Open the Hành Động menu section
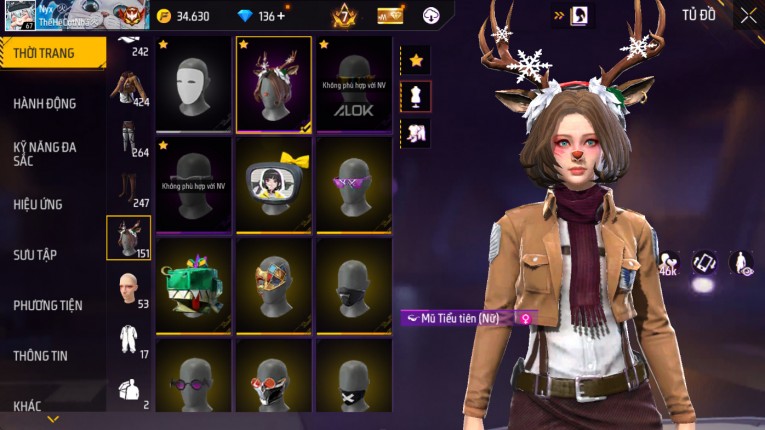The width and height of the screenshot is (765, 430). (45, 103)
